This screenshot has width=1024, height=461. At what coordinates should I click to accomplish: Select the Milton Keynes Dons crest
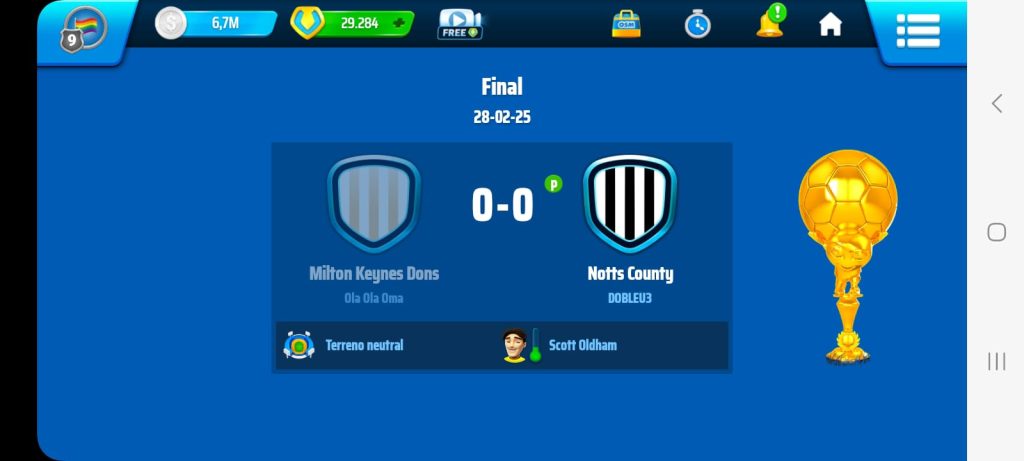tap(374, 203)
